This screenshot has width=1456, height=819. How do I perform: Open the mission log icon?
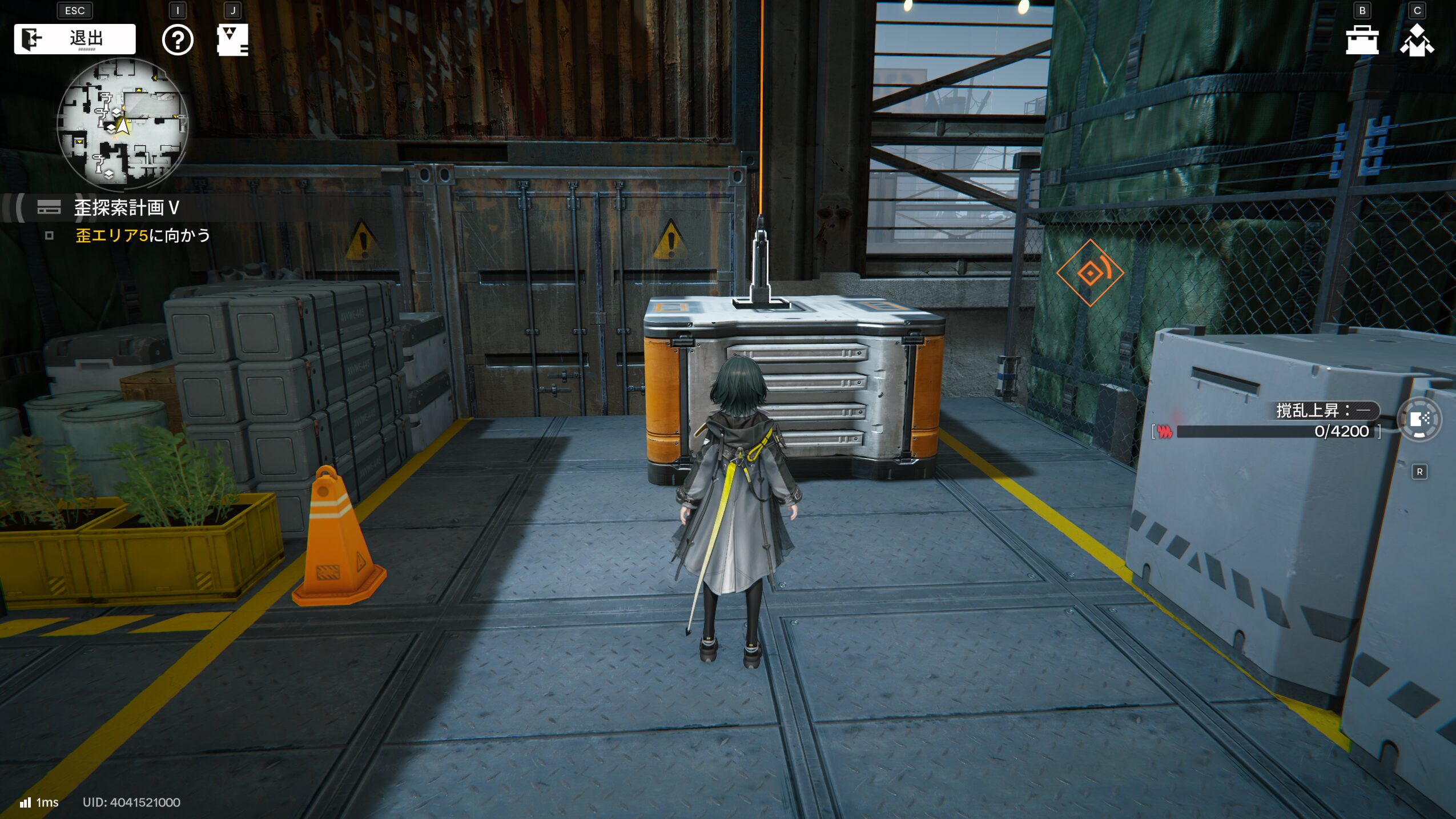(232, 40)
